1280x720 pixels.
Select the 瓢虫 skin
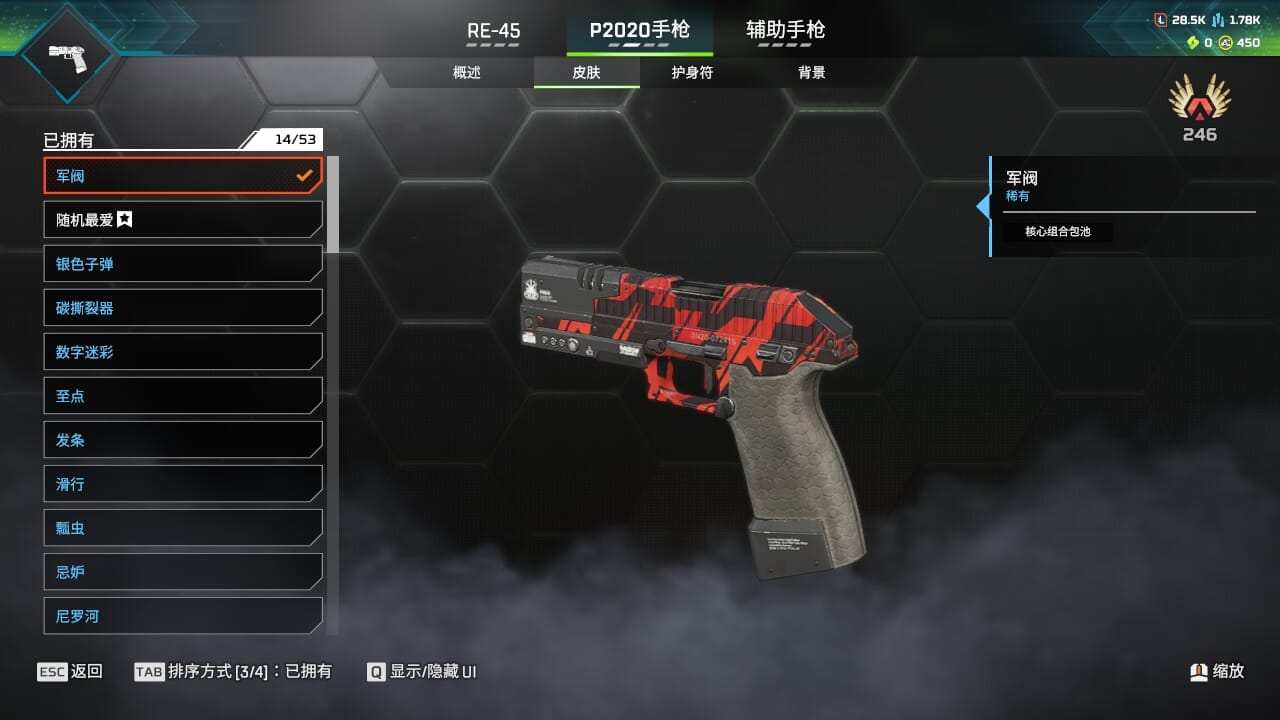point(183,528)
